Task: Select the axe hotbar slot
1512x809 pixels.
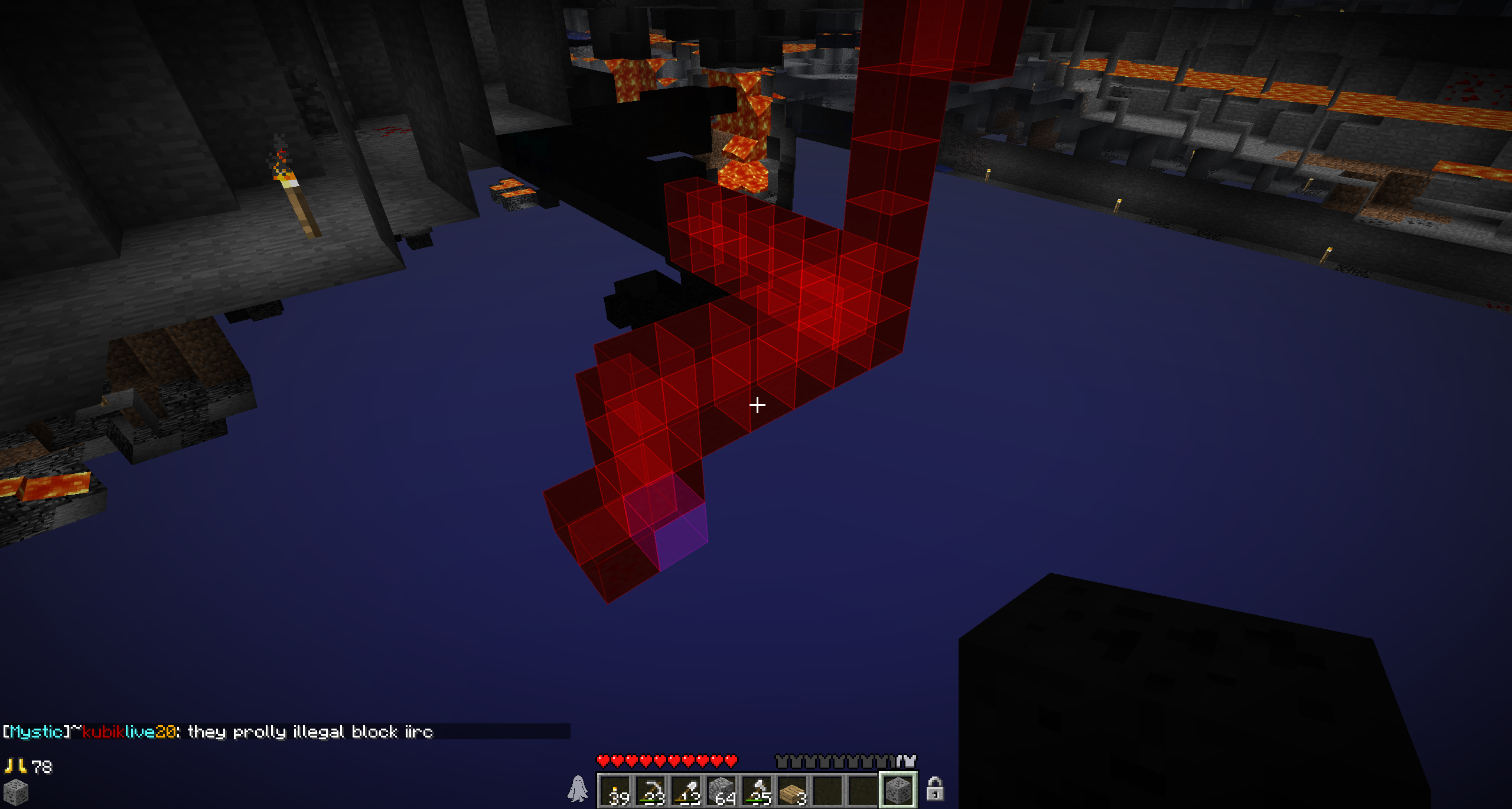Action: click(757, 790)
